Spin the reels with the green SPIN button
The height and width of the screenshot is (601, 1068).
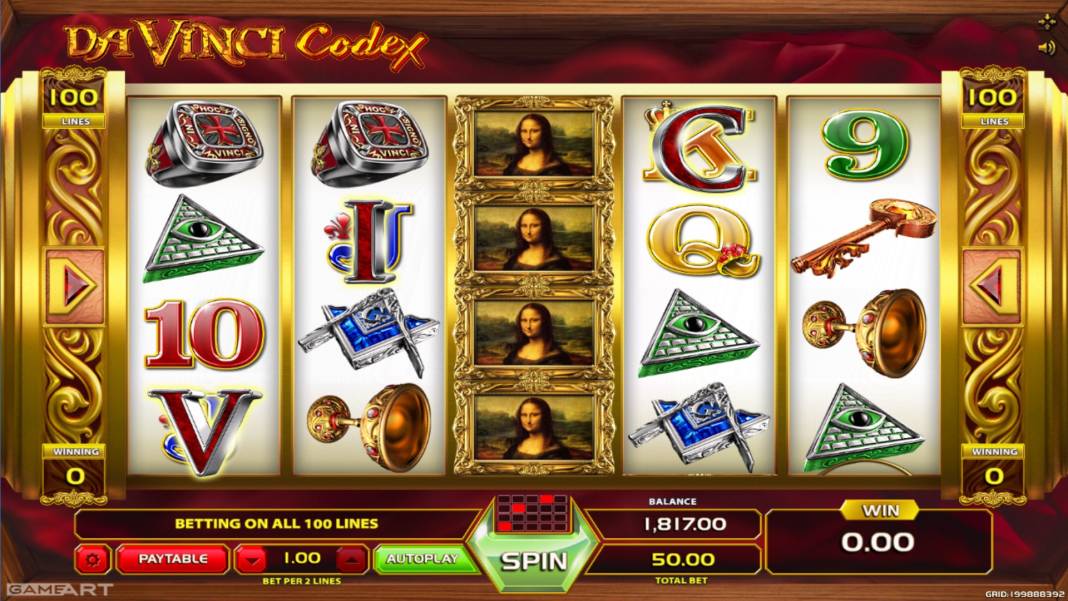point(533,560)
